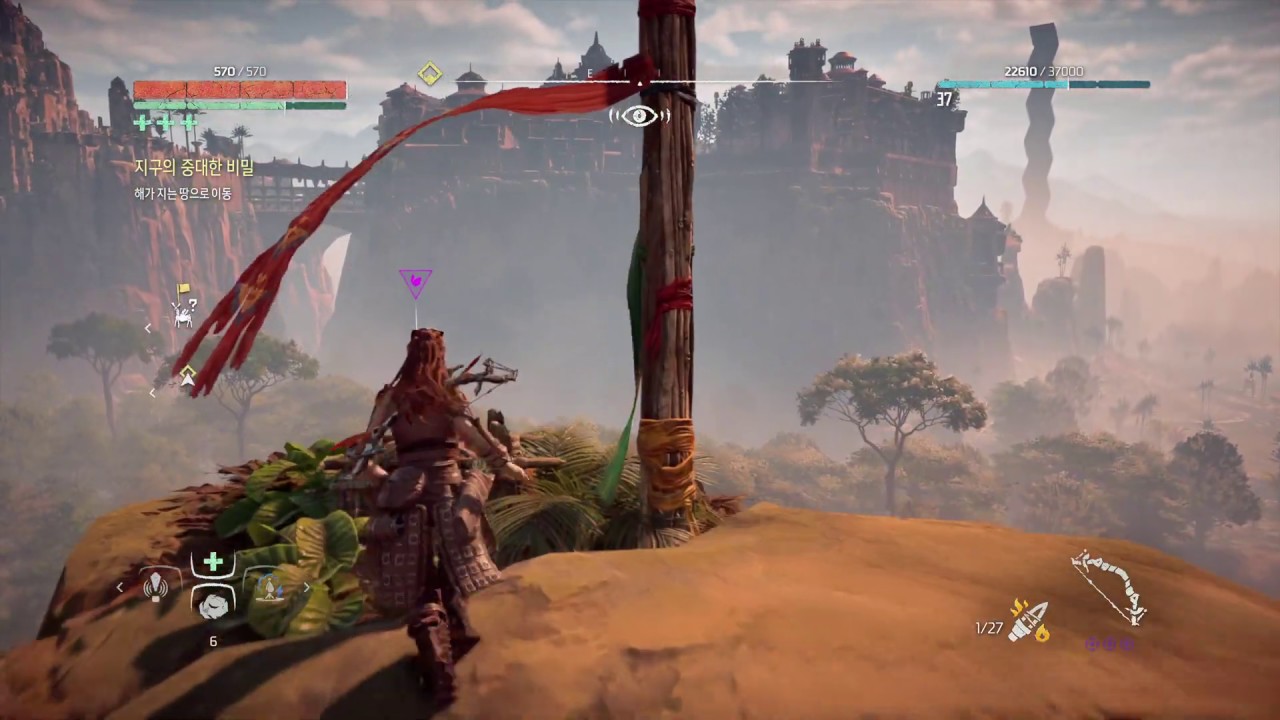Cycle tool selection with the left arrow
This screenshot has width=1280, height=720.
pyautogui.click(x=121, y=587)
